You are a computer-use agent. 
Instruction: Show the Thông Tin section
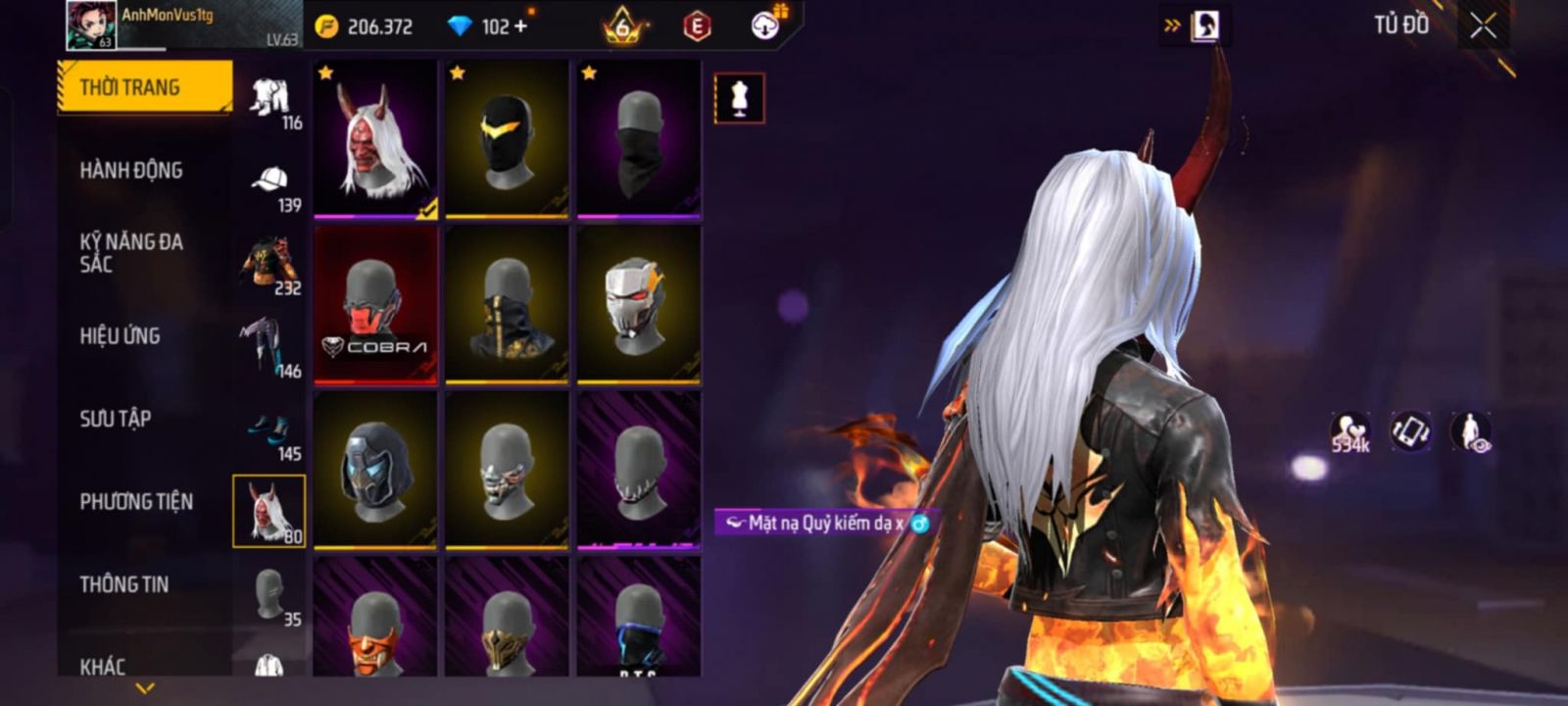(x=124, y=584)
